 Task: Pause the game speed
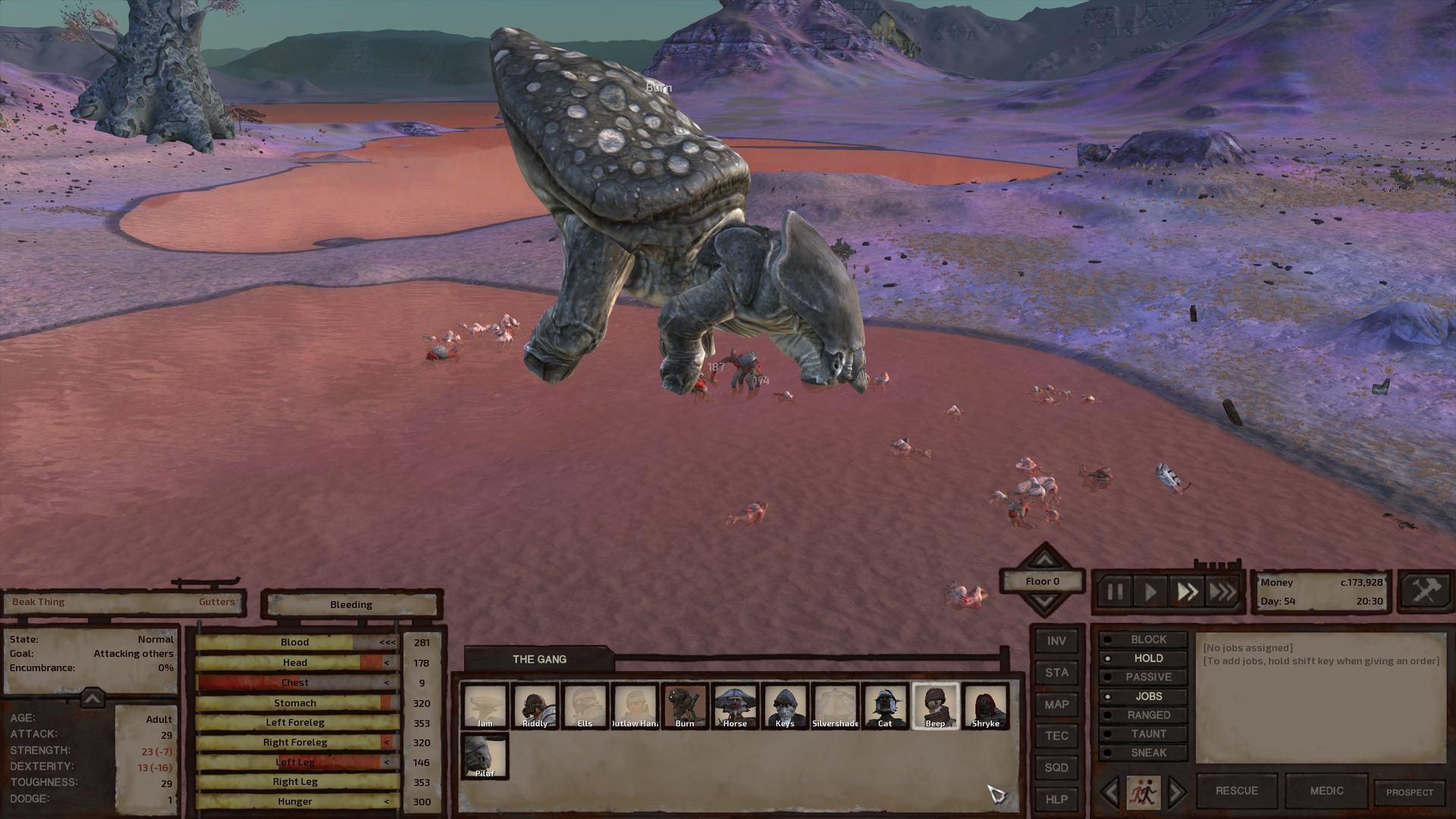coord(1114,591)
